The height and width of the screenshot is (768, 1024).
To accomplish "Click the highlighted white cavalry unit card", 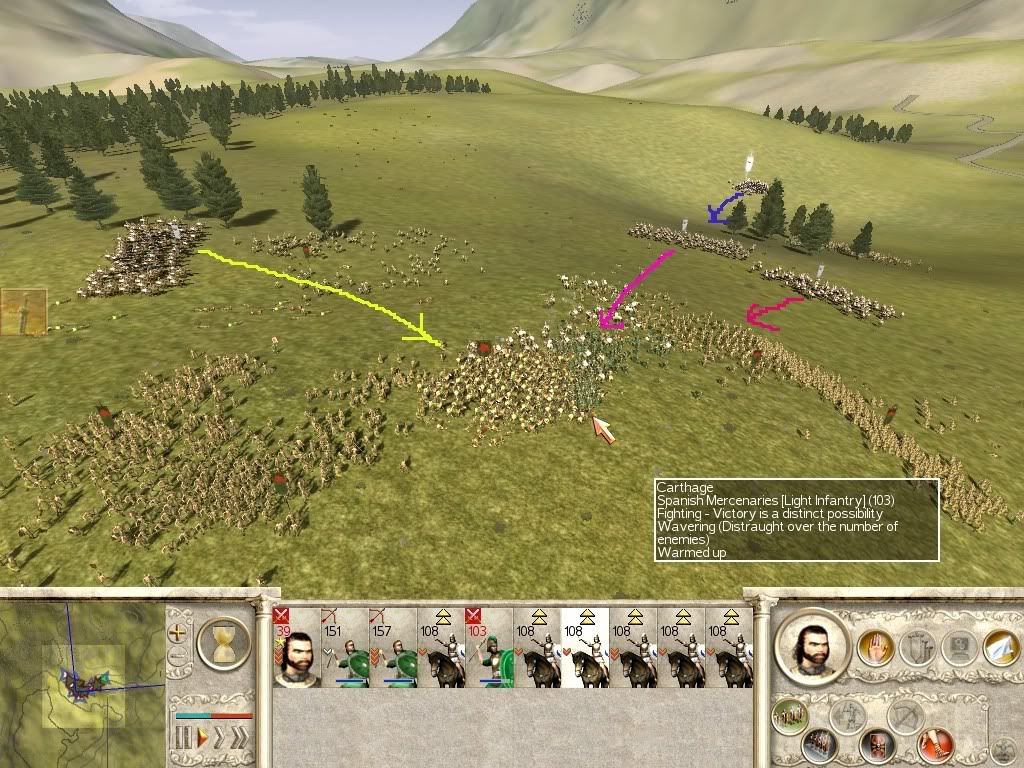I will [585, 648].
